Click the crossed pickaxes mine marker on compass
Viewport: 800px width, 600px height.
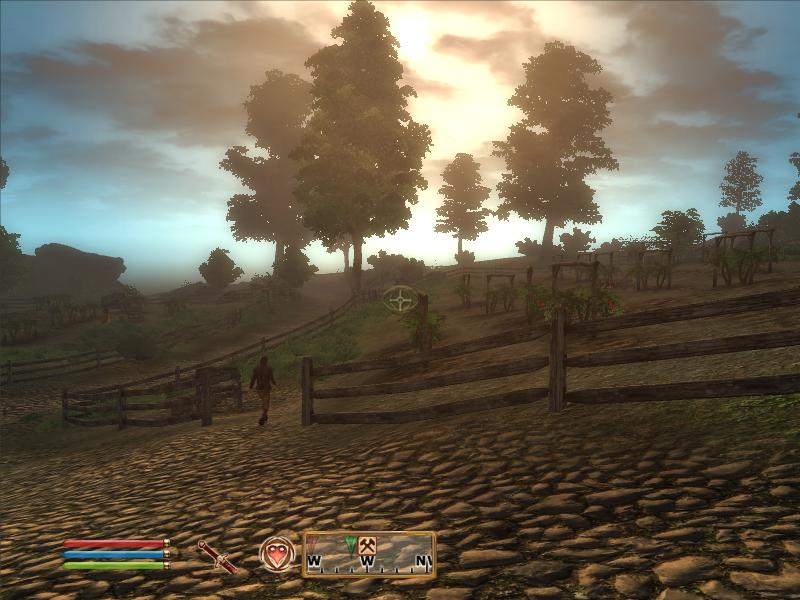click(366, 545)
